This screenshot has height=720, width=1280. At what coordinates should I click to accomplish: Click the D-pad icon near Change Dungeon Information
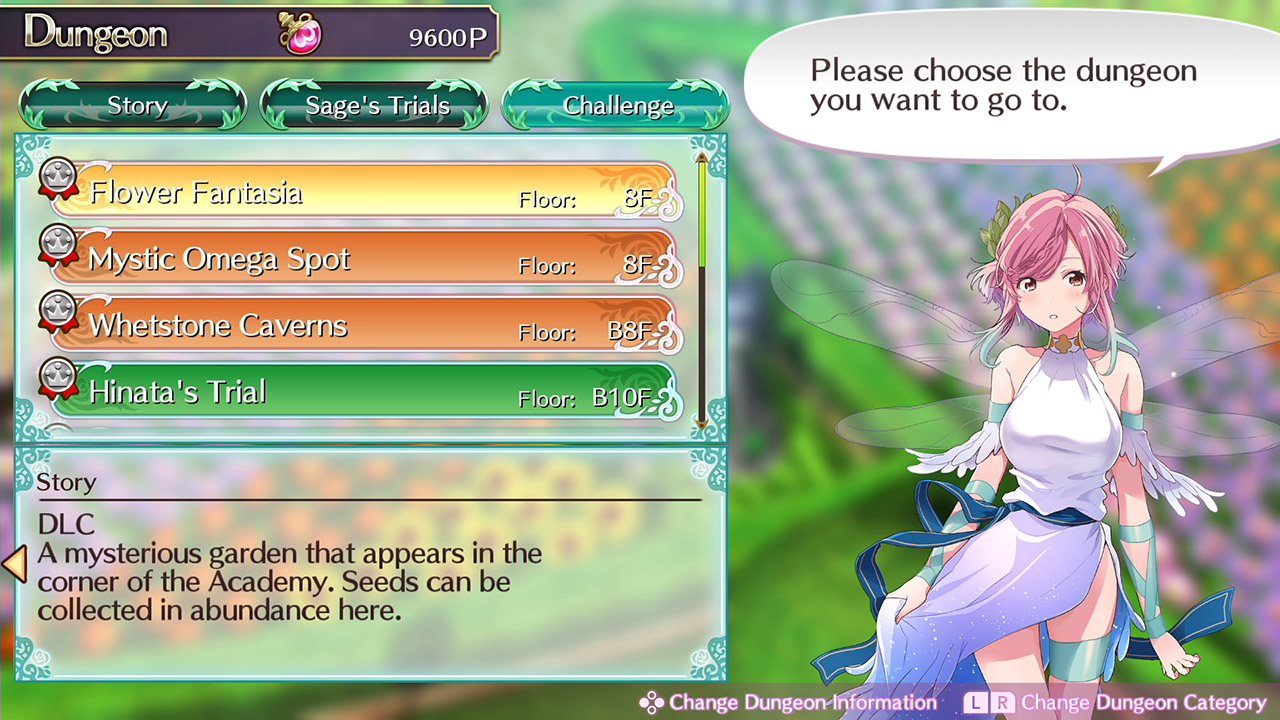pyautogui.click(x=652, y=702)
